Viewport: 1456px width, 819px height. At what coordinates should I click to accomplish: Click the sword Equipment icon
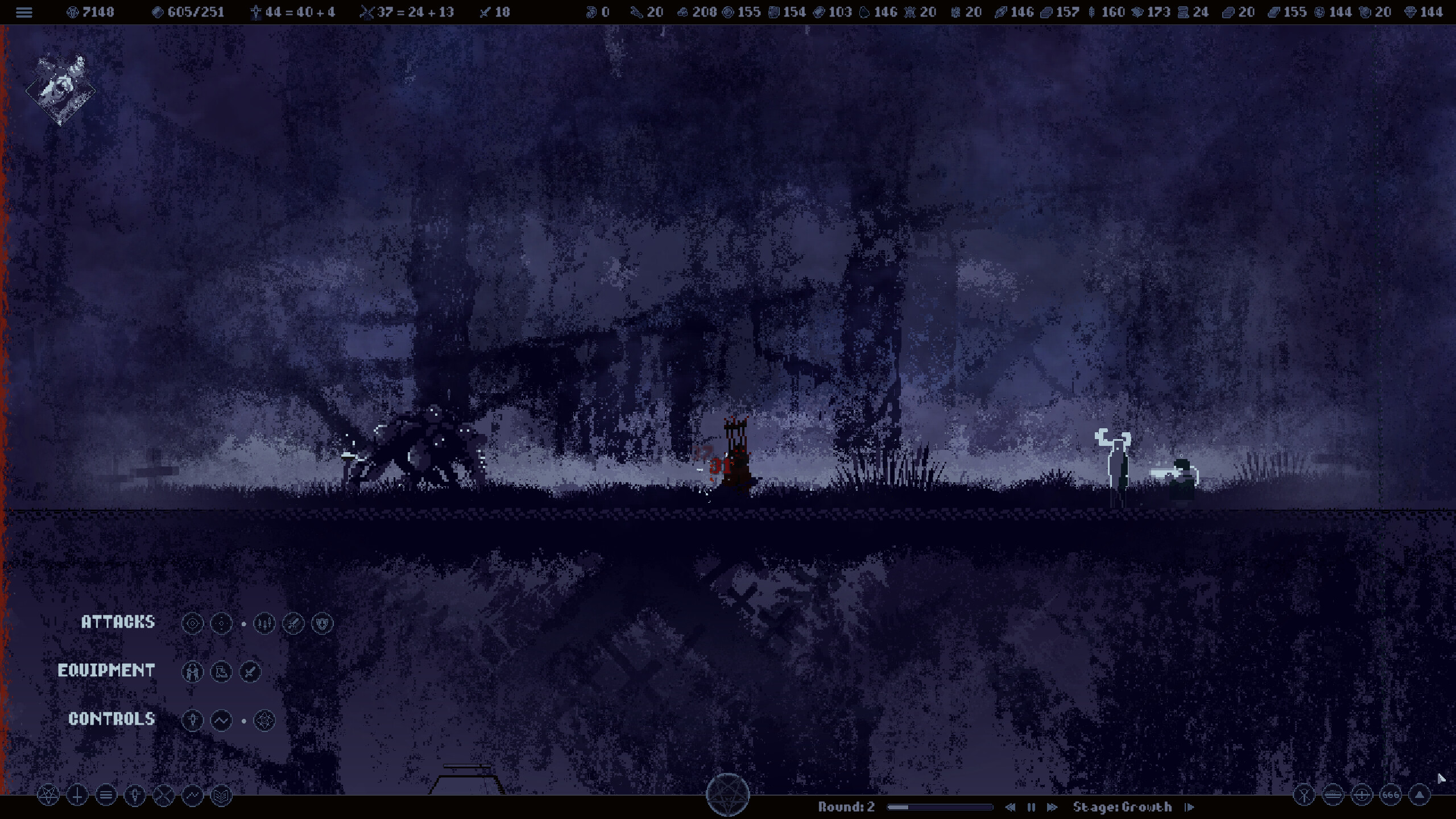[249, 671]
